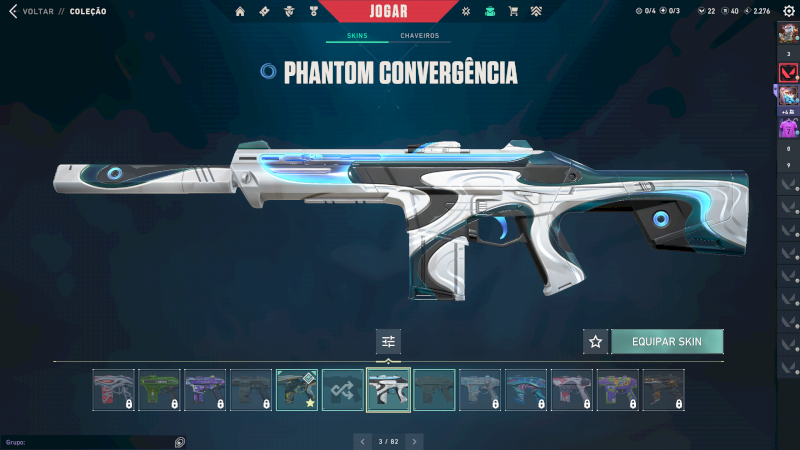Mark the skin as favorite with the star

pyautogui.click(x=596, y=342)
